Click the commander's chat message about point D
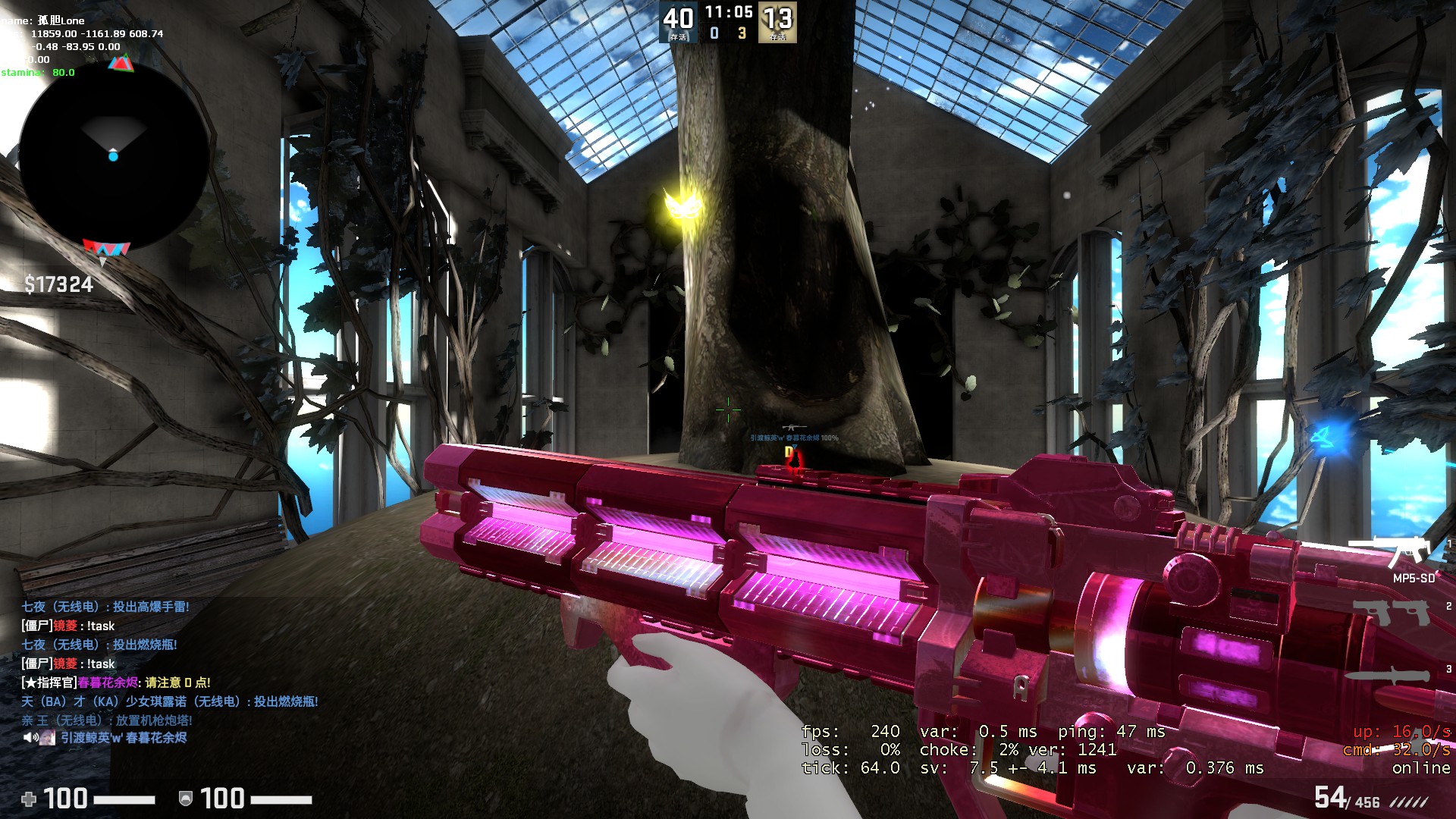The width and height of the screenshot is (1456, 819). pos(116,682)
